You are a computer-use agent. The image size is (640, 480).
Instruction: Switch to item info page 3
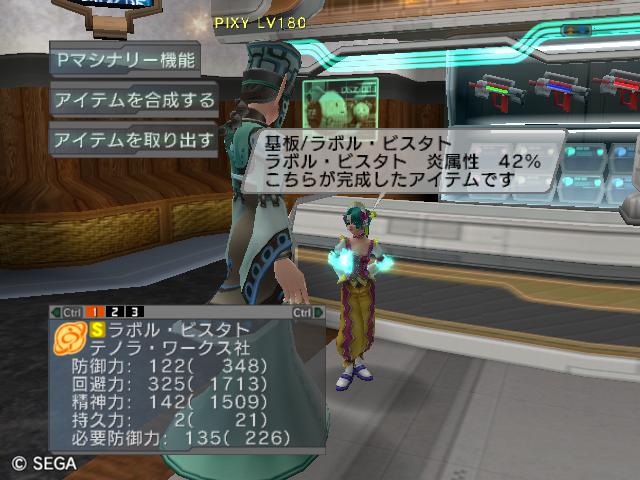(x=134, y=312)
